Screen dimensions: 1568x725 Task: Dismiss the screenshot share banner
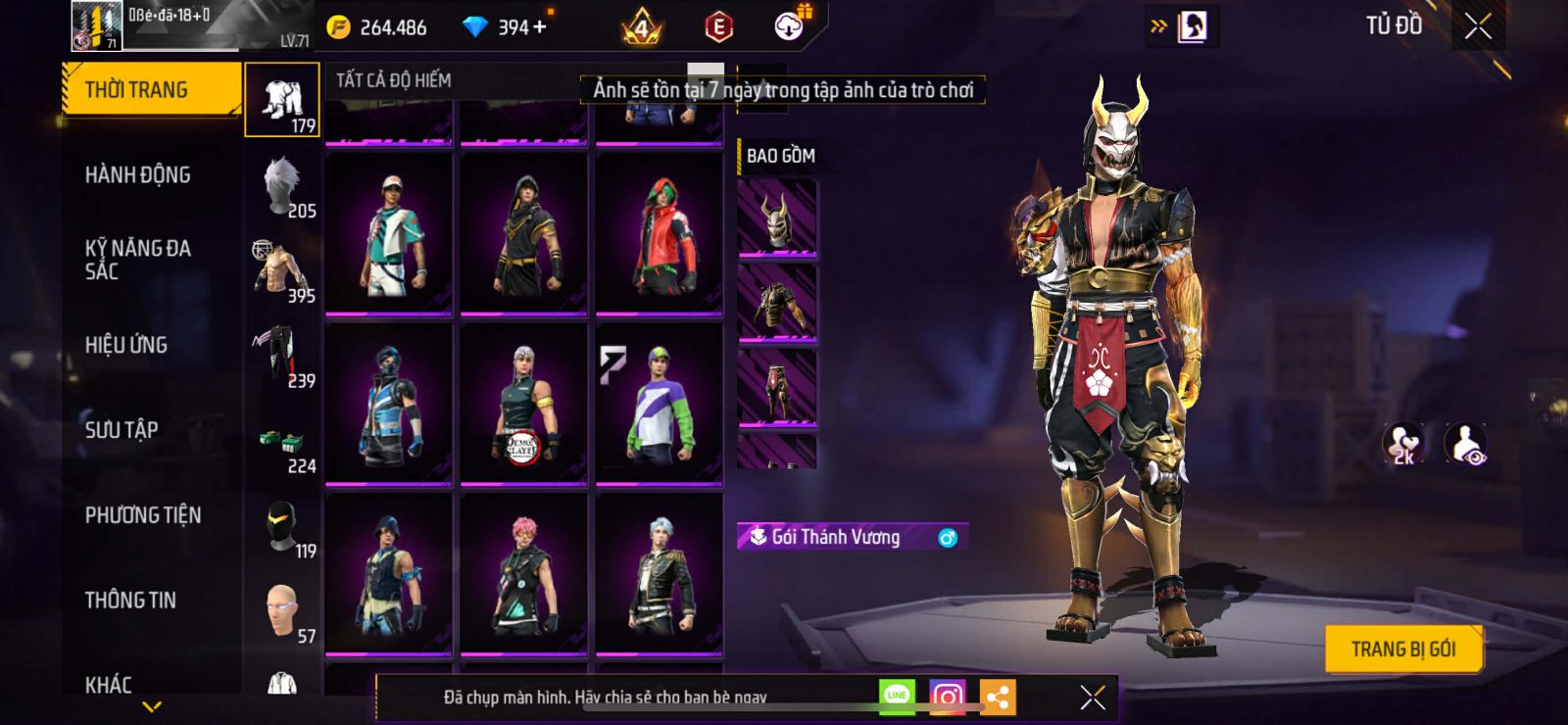(1092, 698)
